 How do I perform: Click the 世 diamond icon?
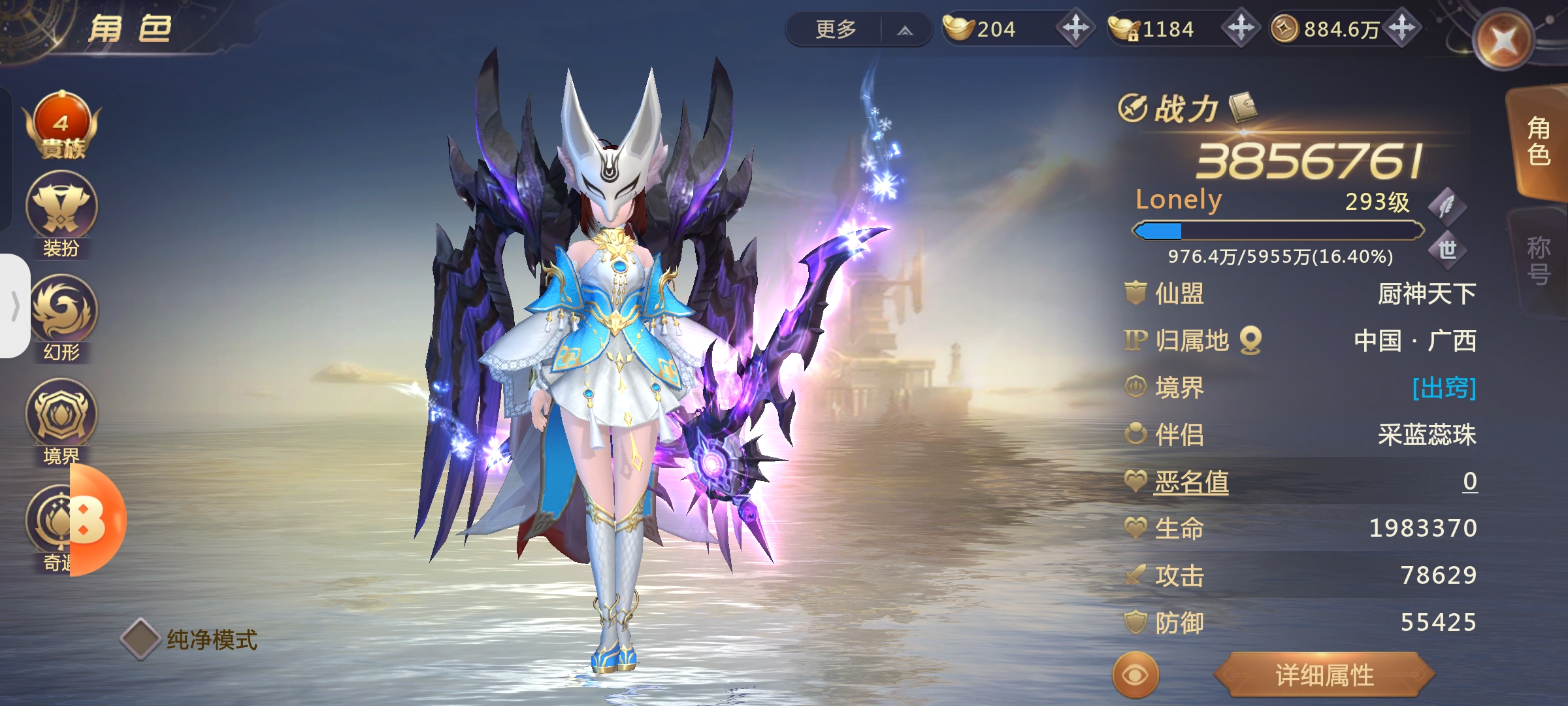pos(1447,250)
